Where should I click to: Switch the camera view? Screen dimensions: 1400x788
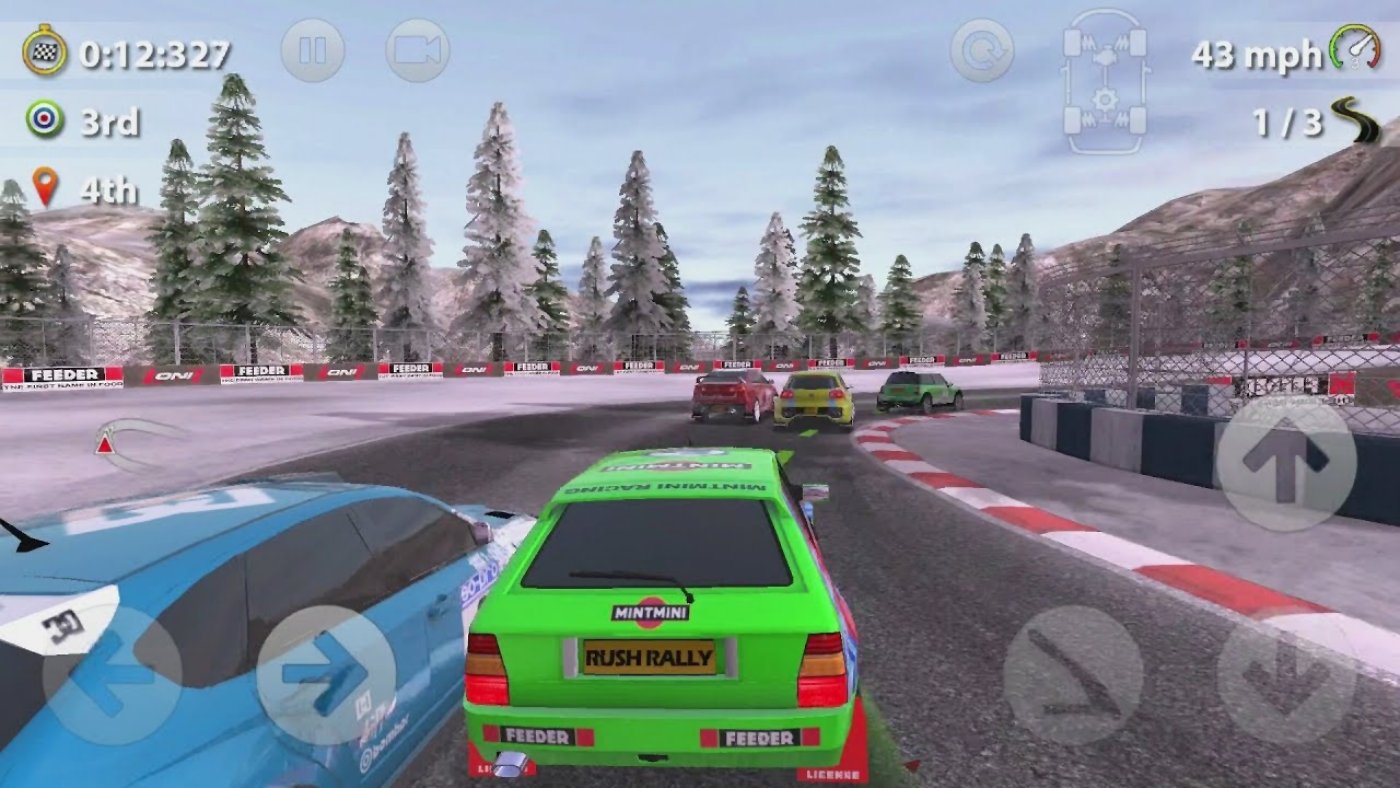coord(417,50)
